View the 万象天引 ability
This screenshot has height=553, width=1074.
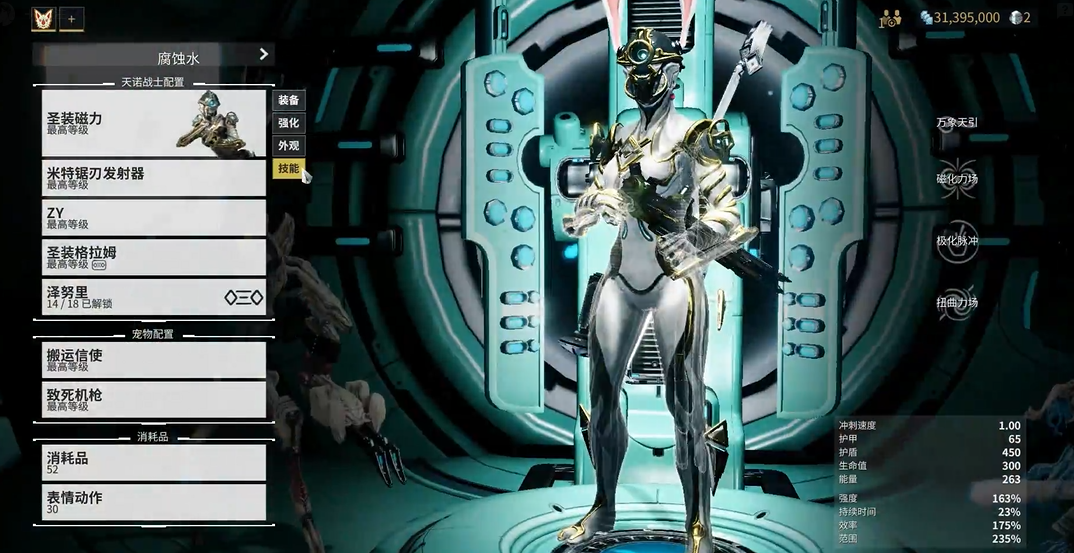(x=957, y=123)
